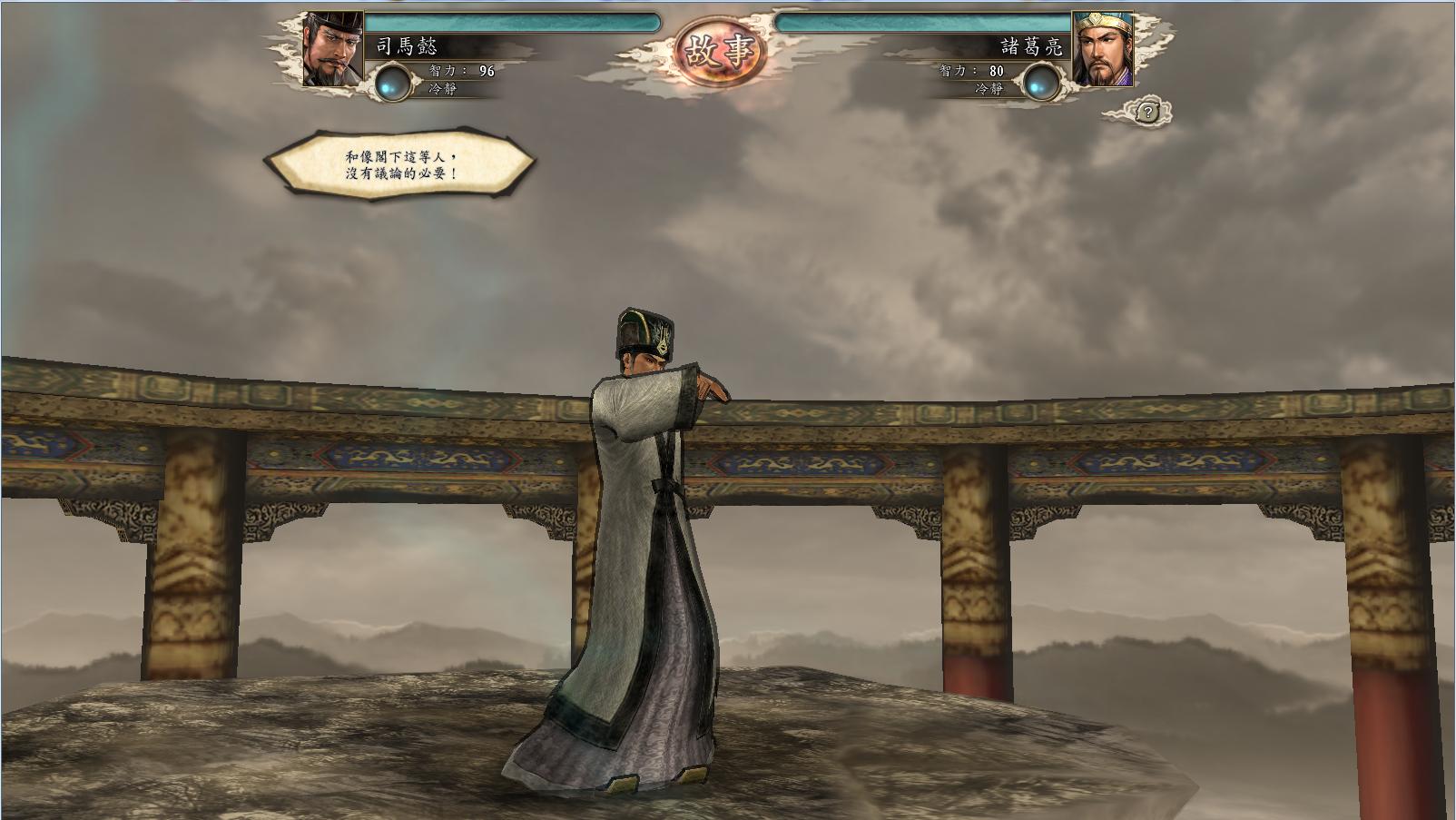This screenshot has width=1456, height=820.
Task: Click the blue orb beside Zhuge Liang's portrait
Action: pyautogui.click(x=1041, y=83)
